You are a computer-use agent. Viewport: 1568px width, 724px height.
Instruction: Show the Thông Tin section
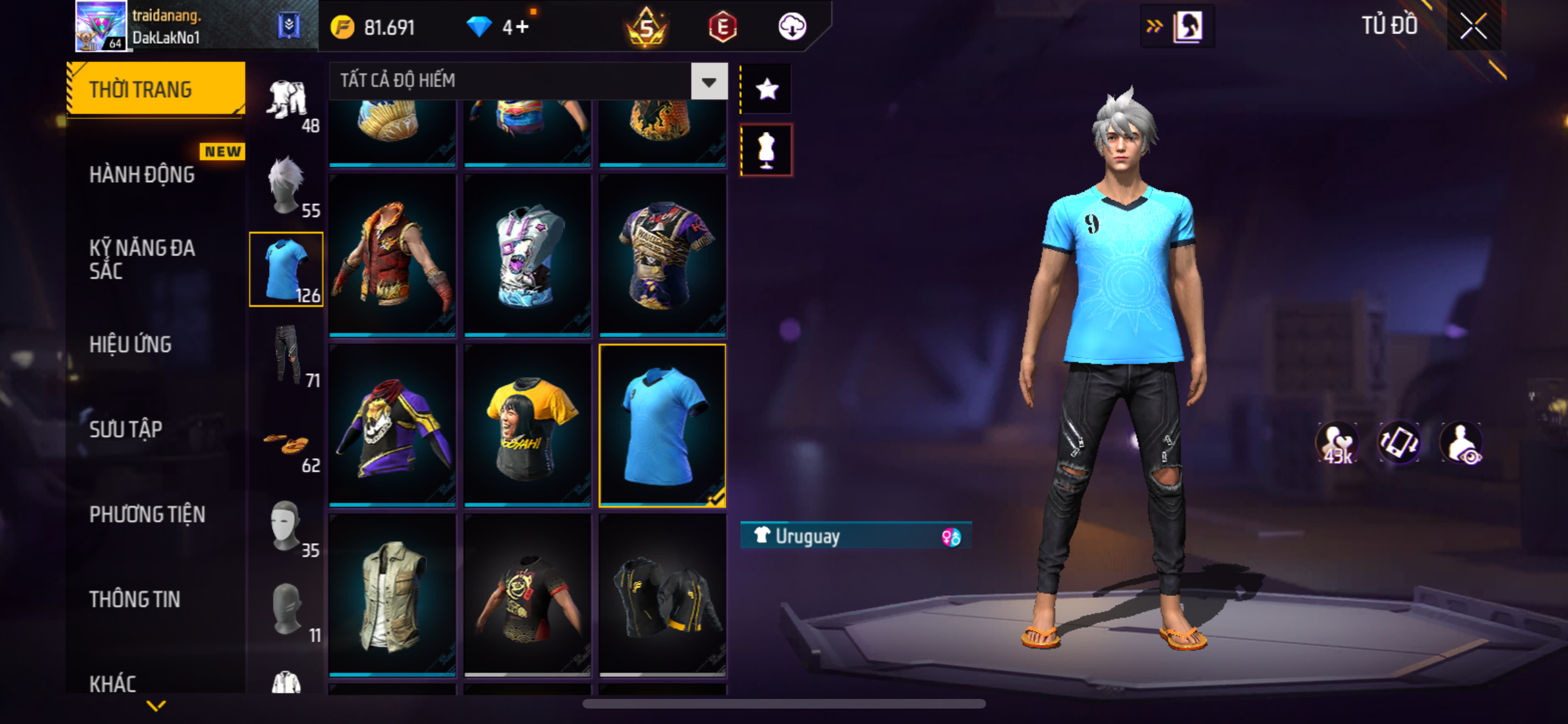135,599
